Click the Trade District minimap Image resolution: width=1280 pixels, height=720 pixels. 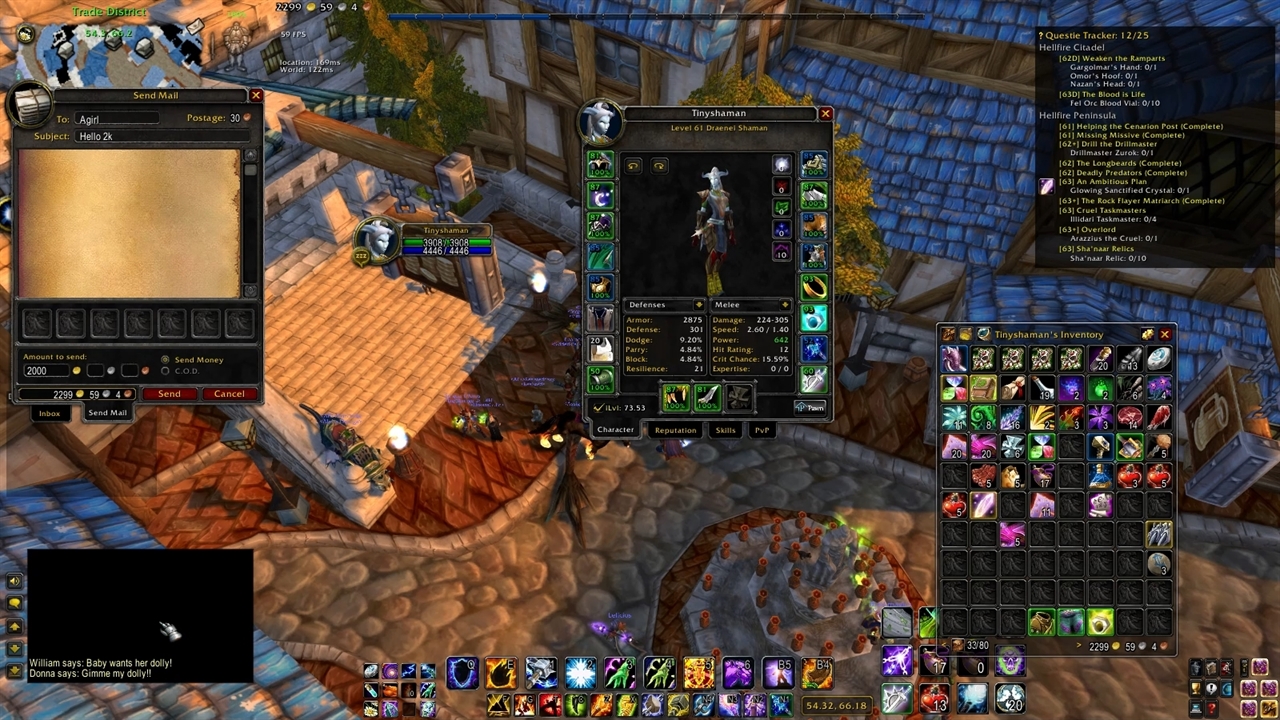(x=110, y=48)
